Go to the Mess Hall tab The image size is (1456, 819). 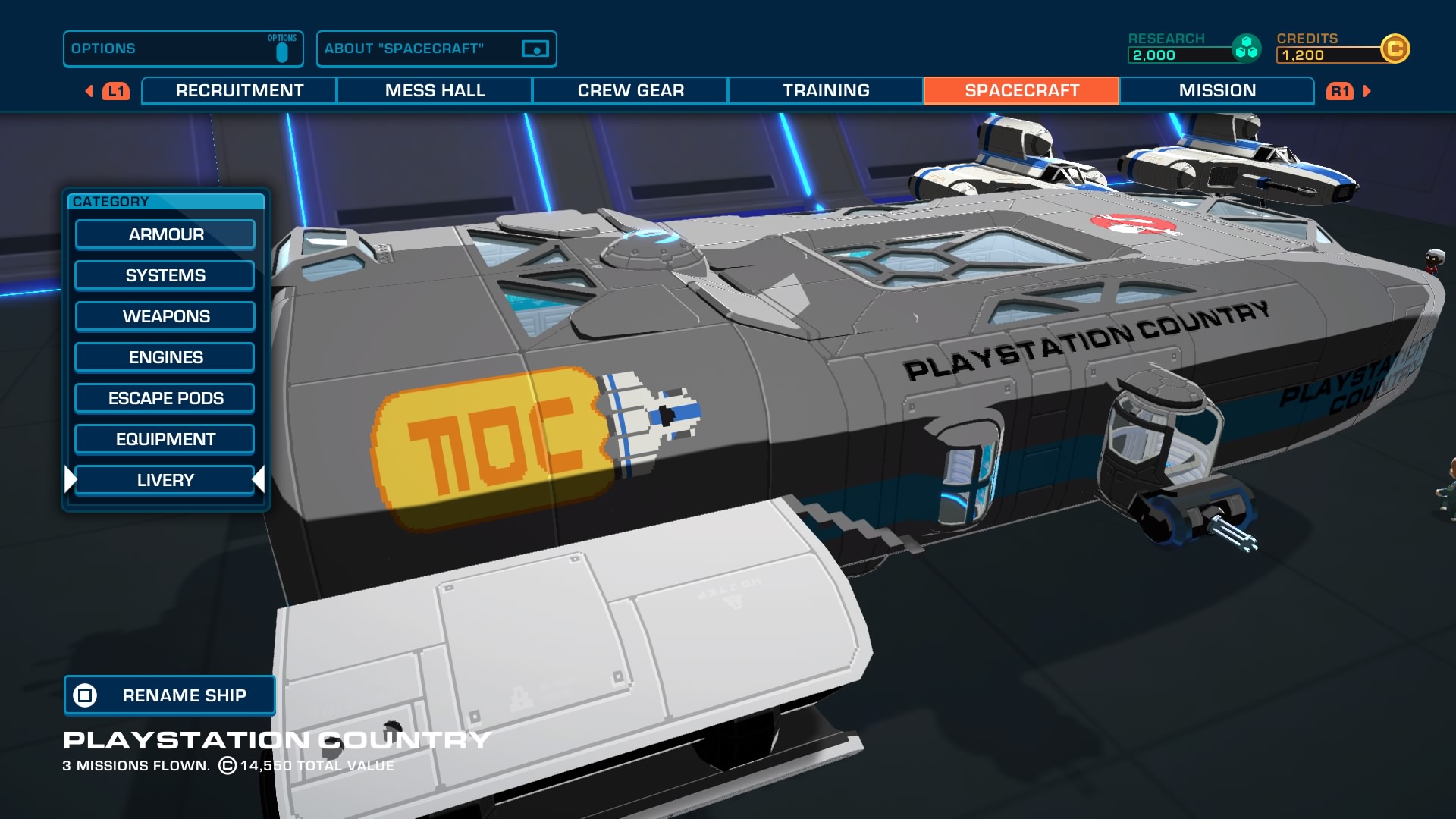[x=435, y=91]
